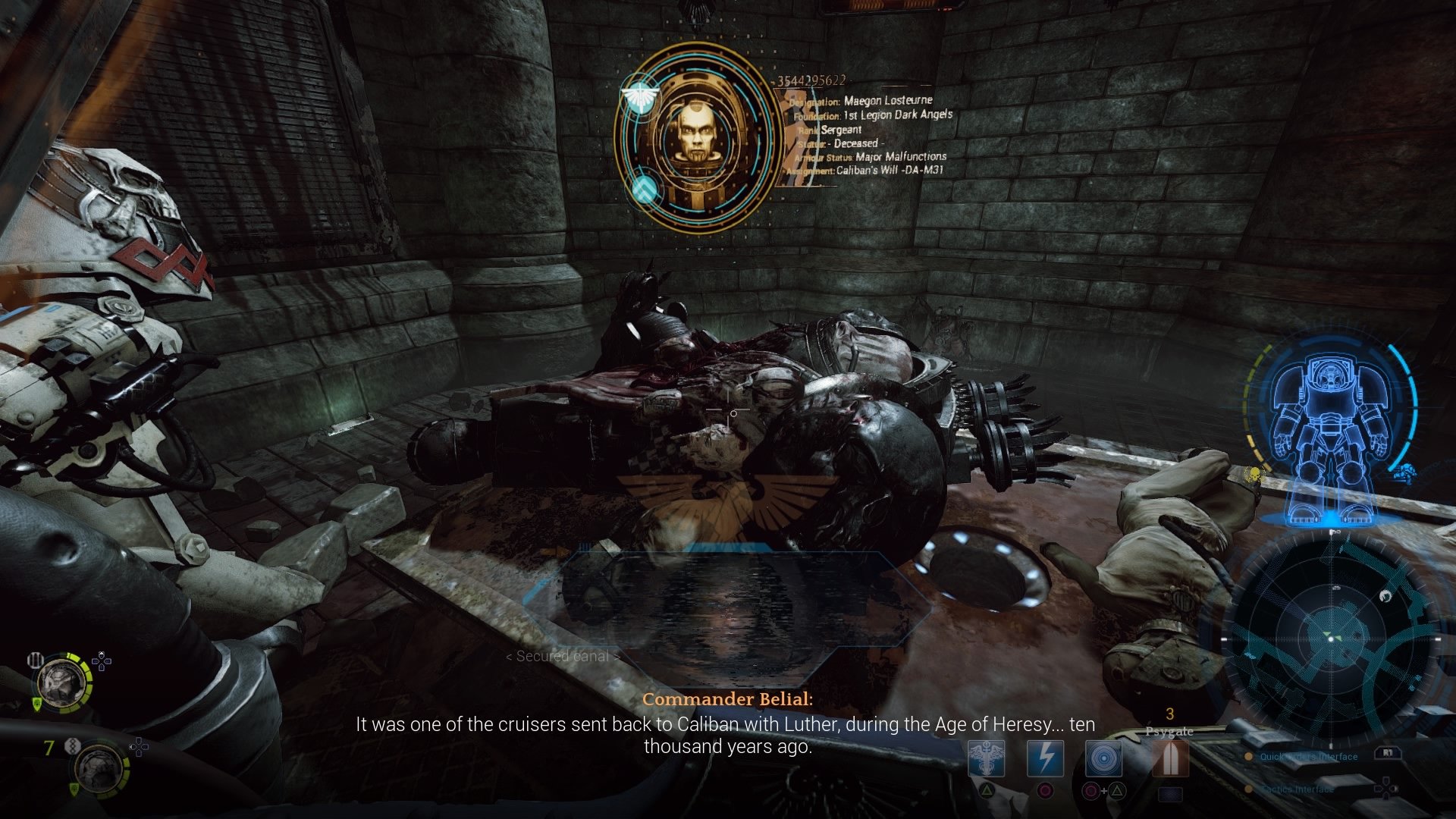
Task: Toggle the teal diamond marker on the scanner ring
Action: click(x=644, y=190)
